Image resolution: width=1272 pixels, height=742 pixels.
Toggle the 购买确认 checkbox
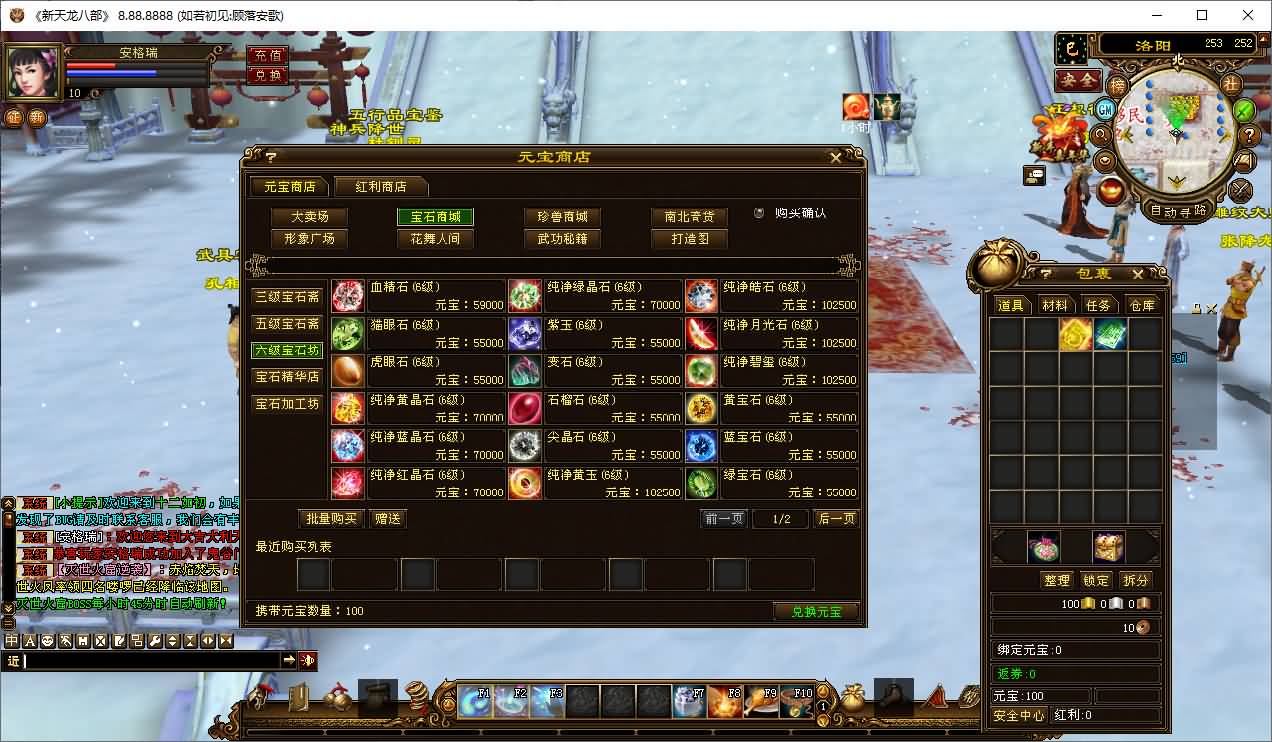760,213
